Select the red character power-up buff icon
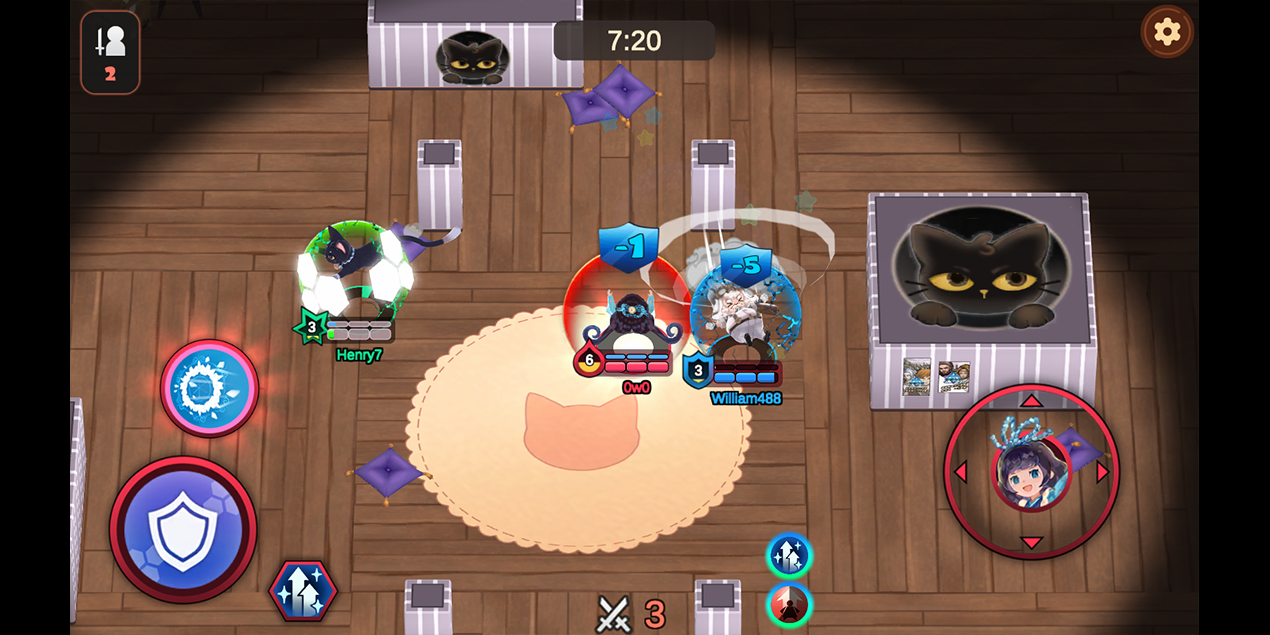Image resolution: width=1270 pixels, height=635 pixels. point(789,605)
